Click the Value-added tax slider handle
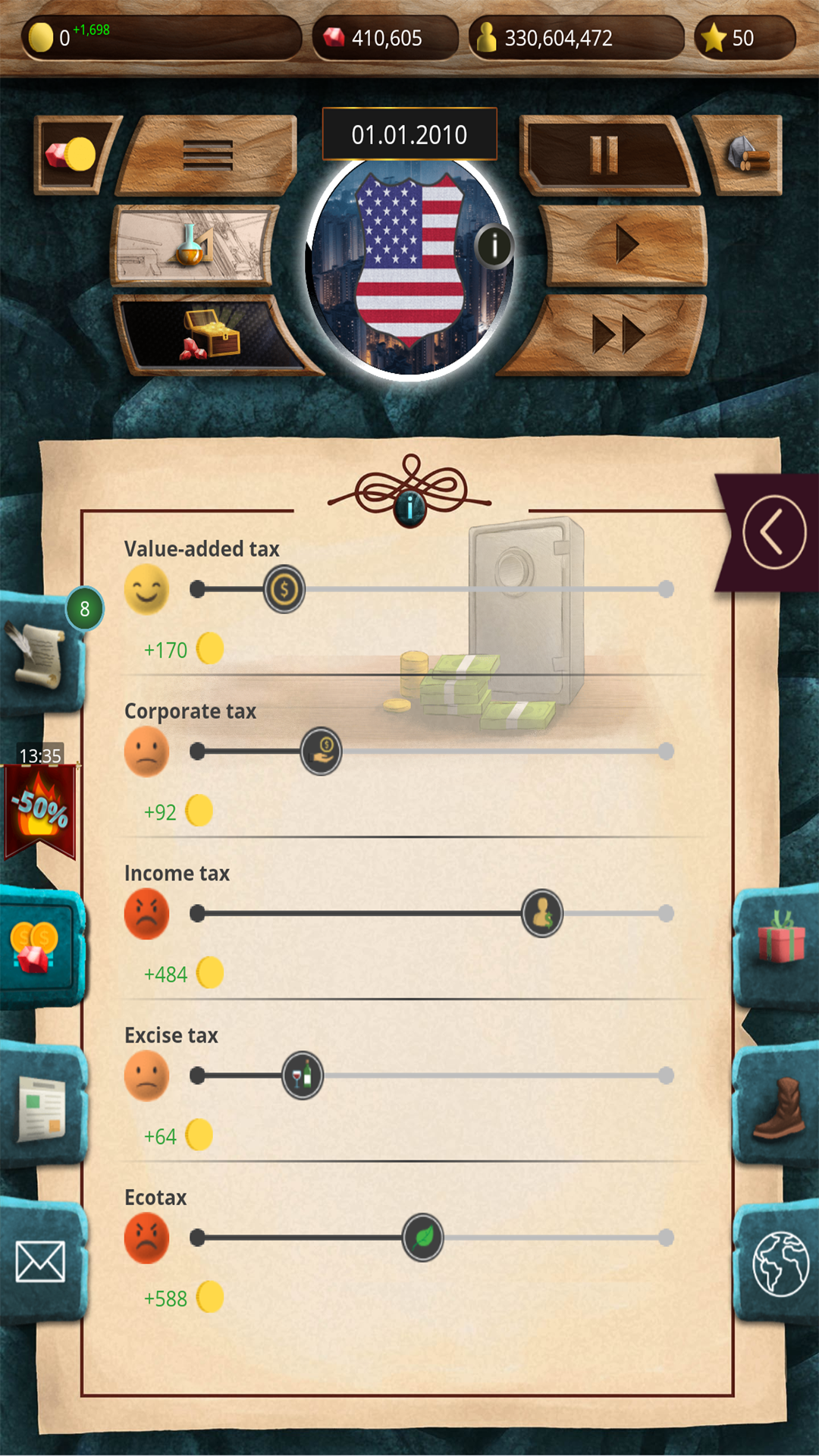This screenshot has width=819, height=1456. click(x=284, y=589)
